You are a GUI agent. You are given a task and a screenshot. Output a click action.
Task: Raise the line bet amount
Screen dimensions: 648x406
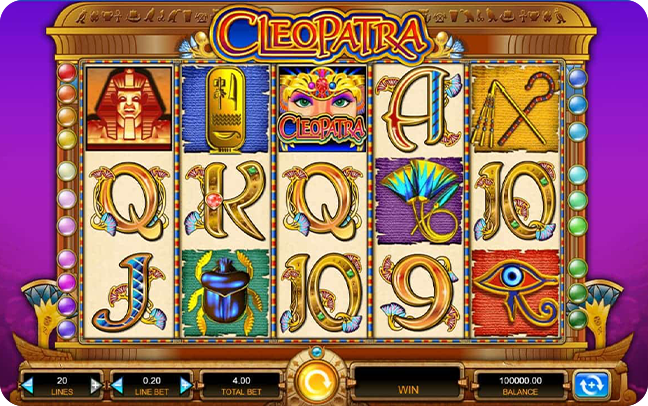point(185,383)
